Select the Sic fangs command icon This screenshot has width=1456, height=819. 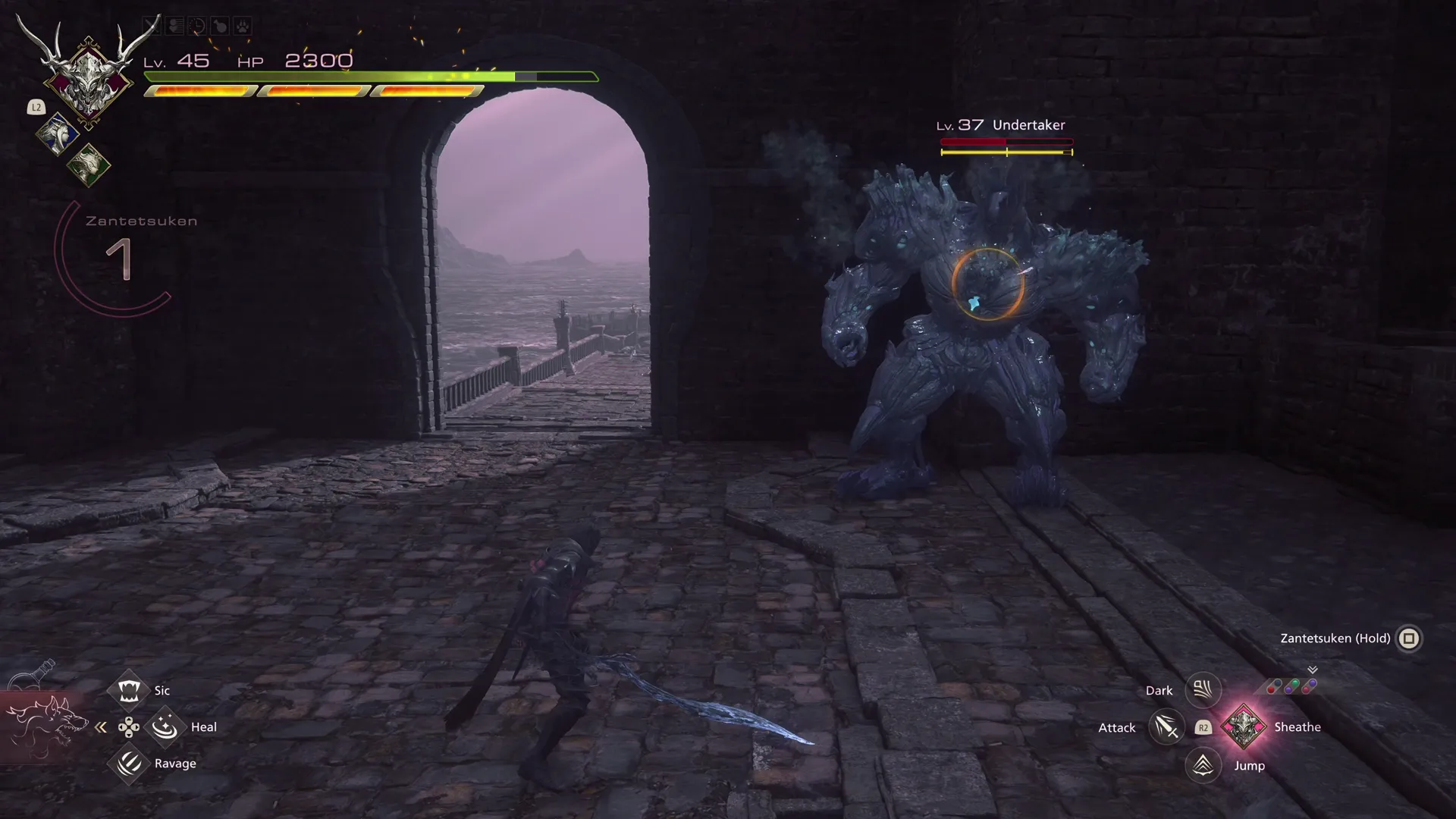[129, 690]
